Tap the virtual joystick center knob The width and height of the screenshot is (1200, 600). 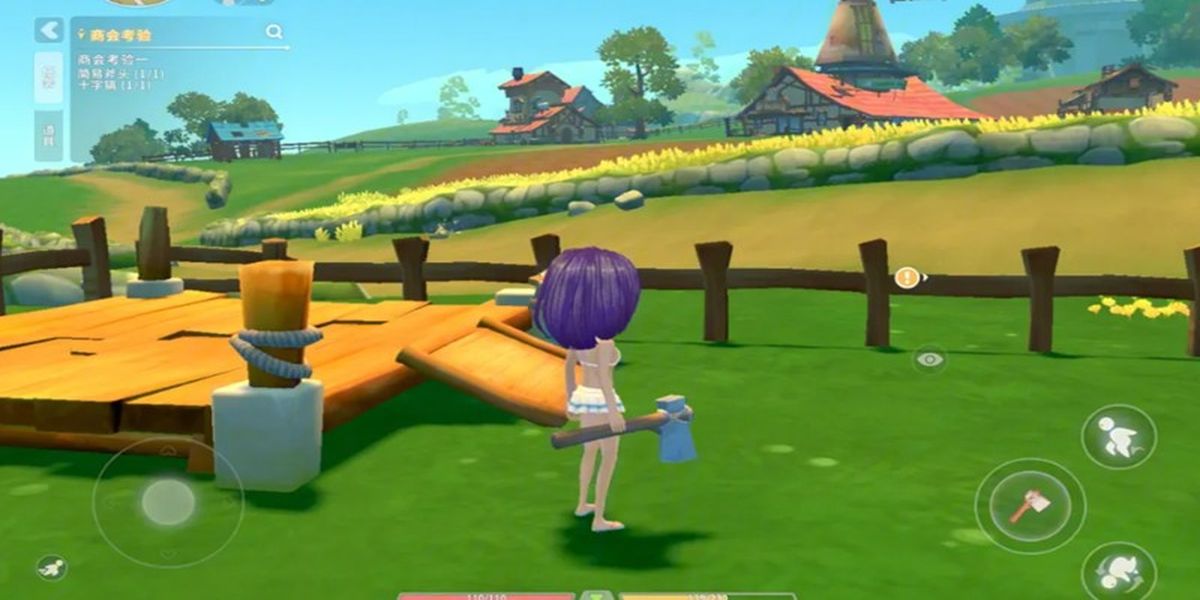point(168,502)
